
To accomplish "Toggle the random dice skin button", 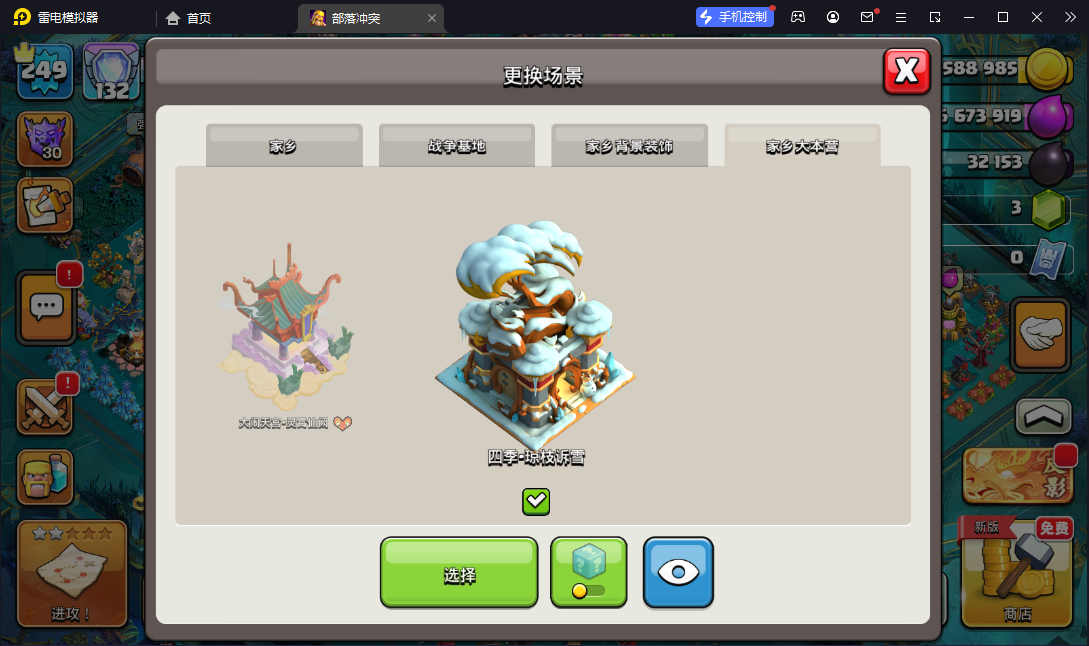I will [x=588, y=572].
